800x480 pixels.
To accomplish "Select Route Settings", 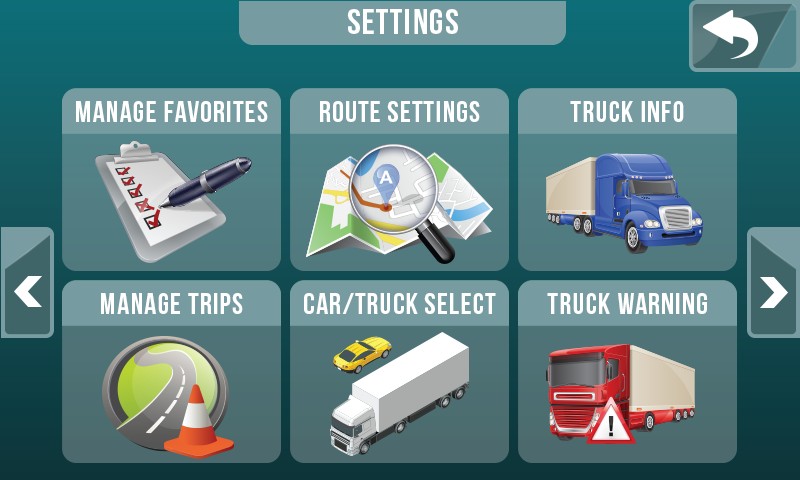I will pyautogui.click(x=399, y=180).
